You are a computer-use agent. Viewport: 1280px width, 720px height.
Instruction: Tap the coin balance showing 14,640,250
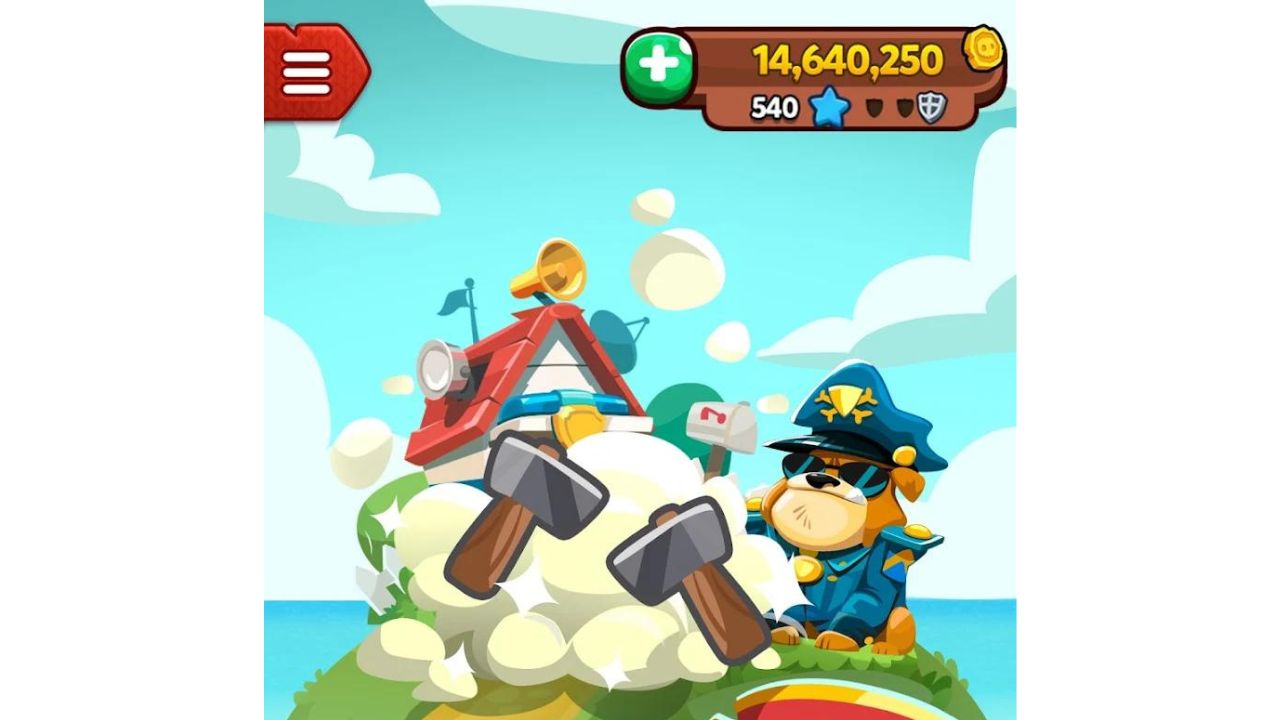click(x=848, y=60)
